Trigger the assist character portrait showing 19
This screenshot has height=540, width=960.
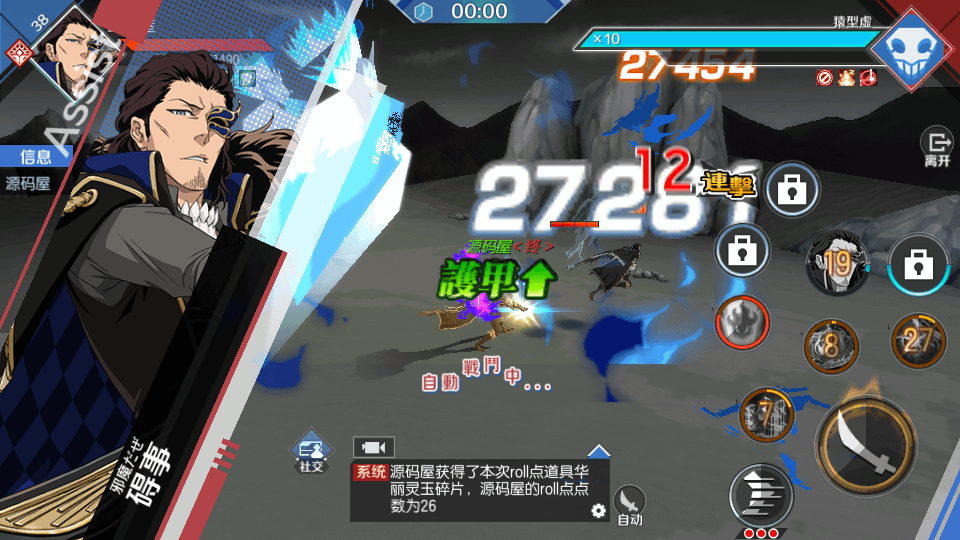coord(836,262)
